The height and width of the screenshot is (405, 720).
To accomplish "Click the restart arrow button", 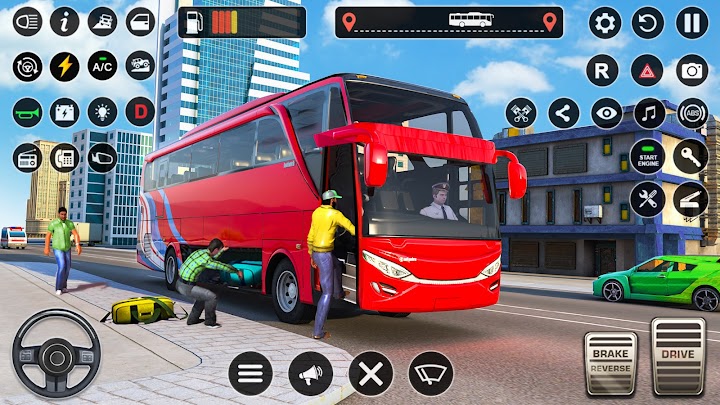I will (x=648, y=22).
